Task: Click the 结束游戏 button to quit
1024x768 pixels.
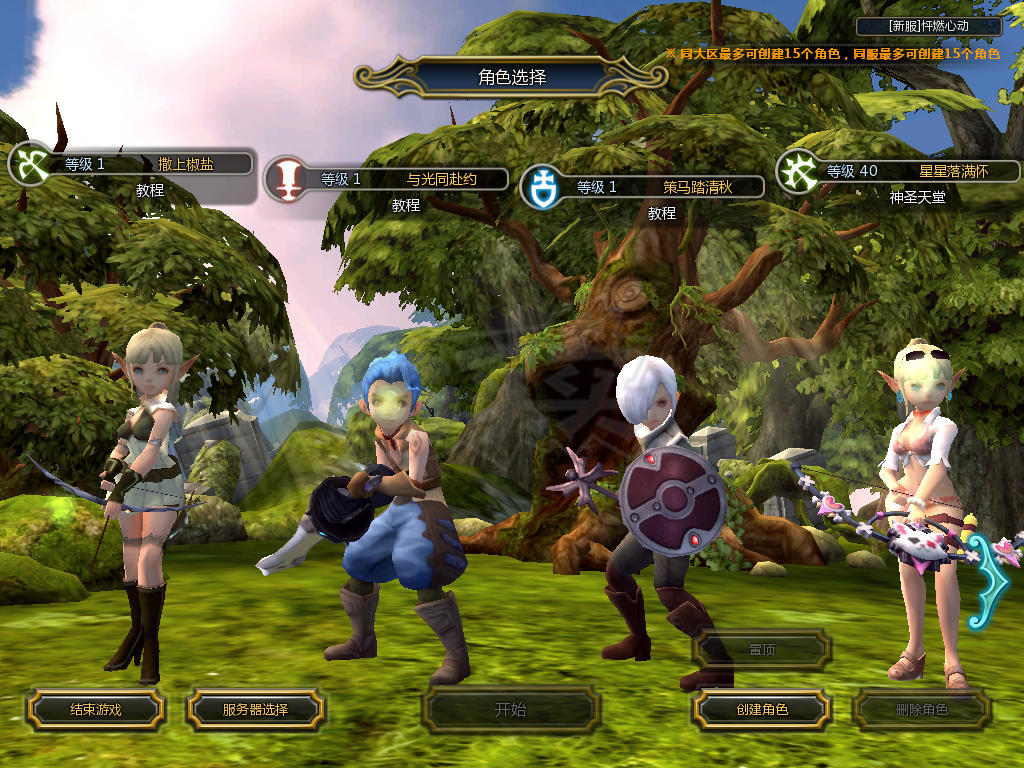Action: coord(95,710)
